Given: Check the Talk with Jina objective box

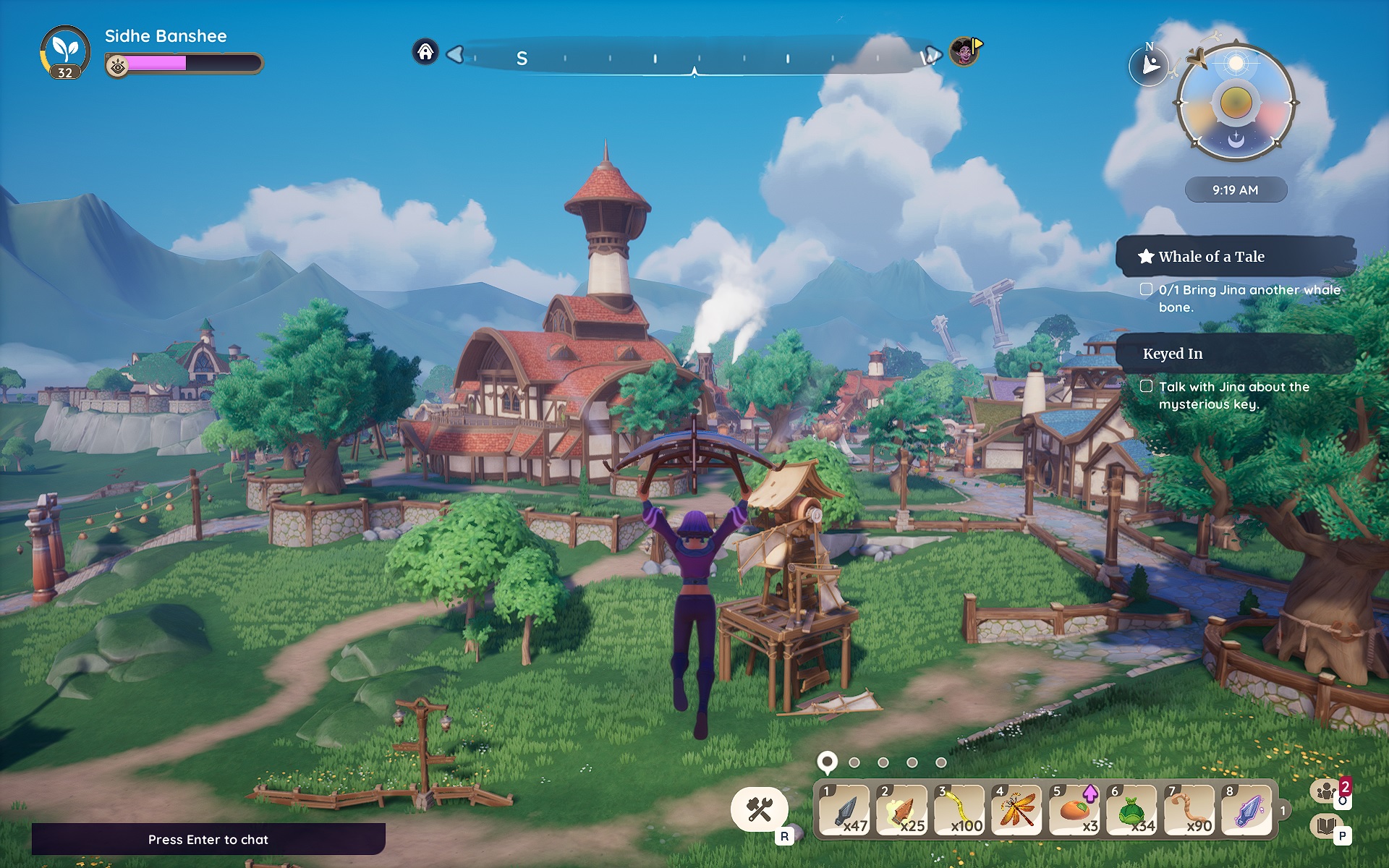Looking at the screenshot, I should click(x=1145, y=387).
